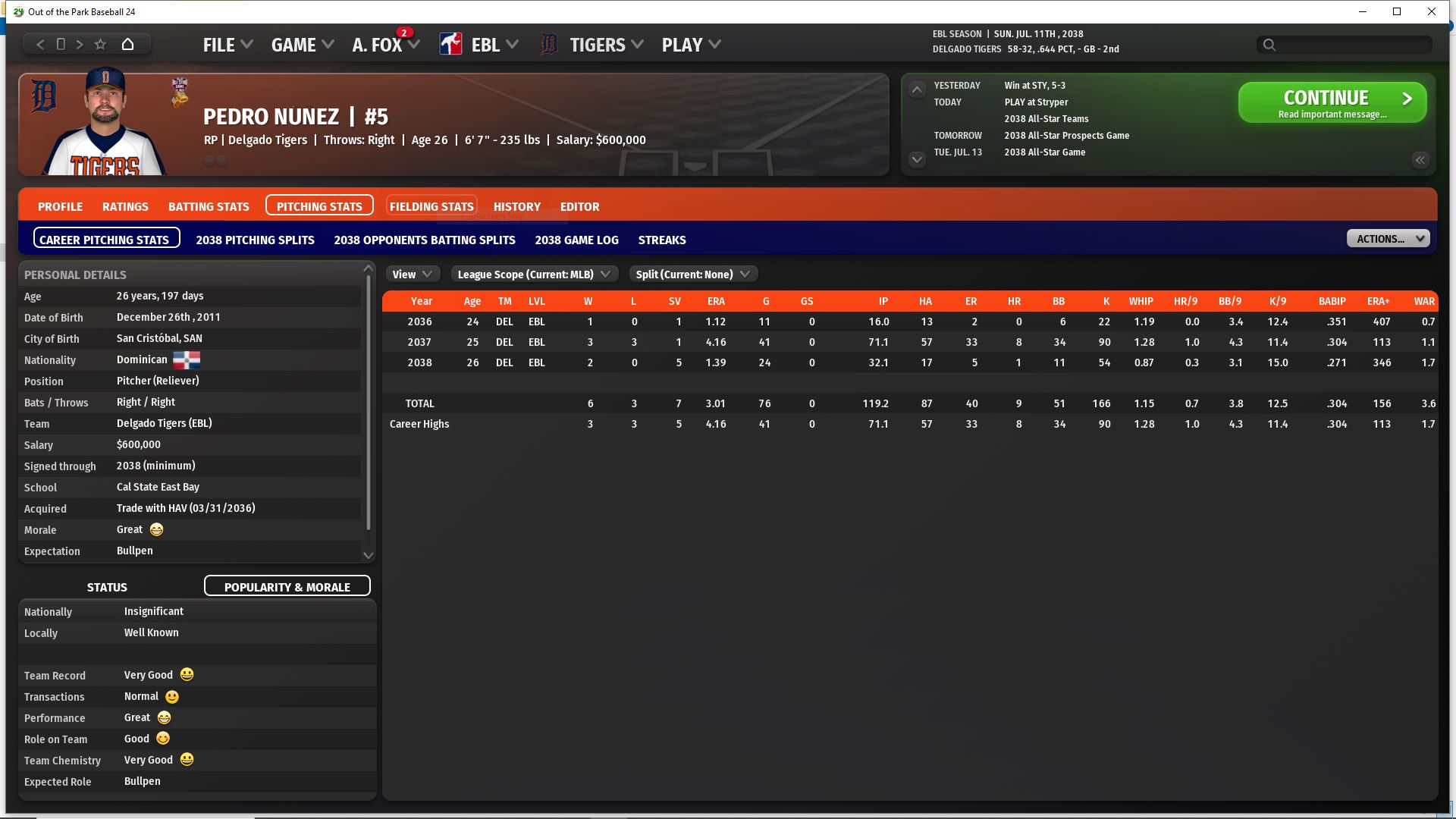This screenshot has height=819, width=1456.
Task: Open the League Scope dropdown
Action: 534,275
